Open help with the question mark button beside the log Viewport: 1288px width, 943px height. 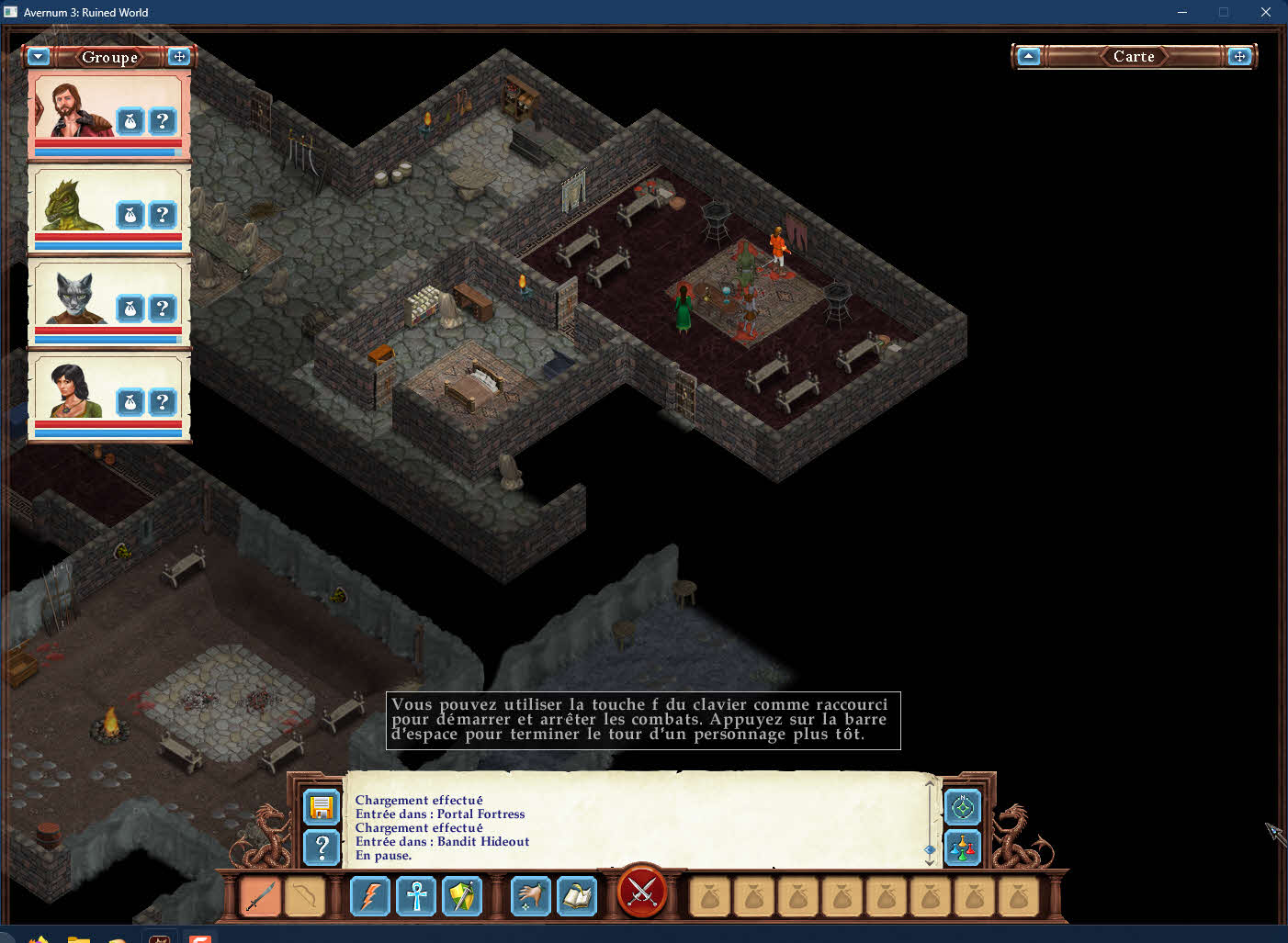322,848
